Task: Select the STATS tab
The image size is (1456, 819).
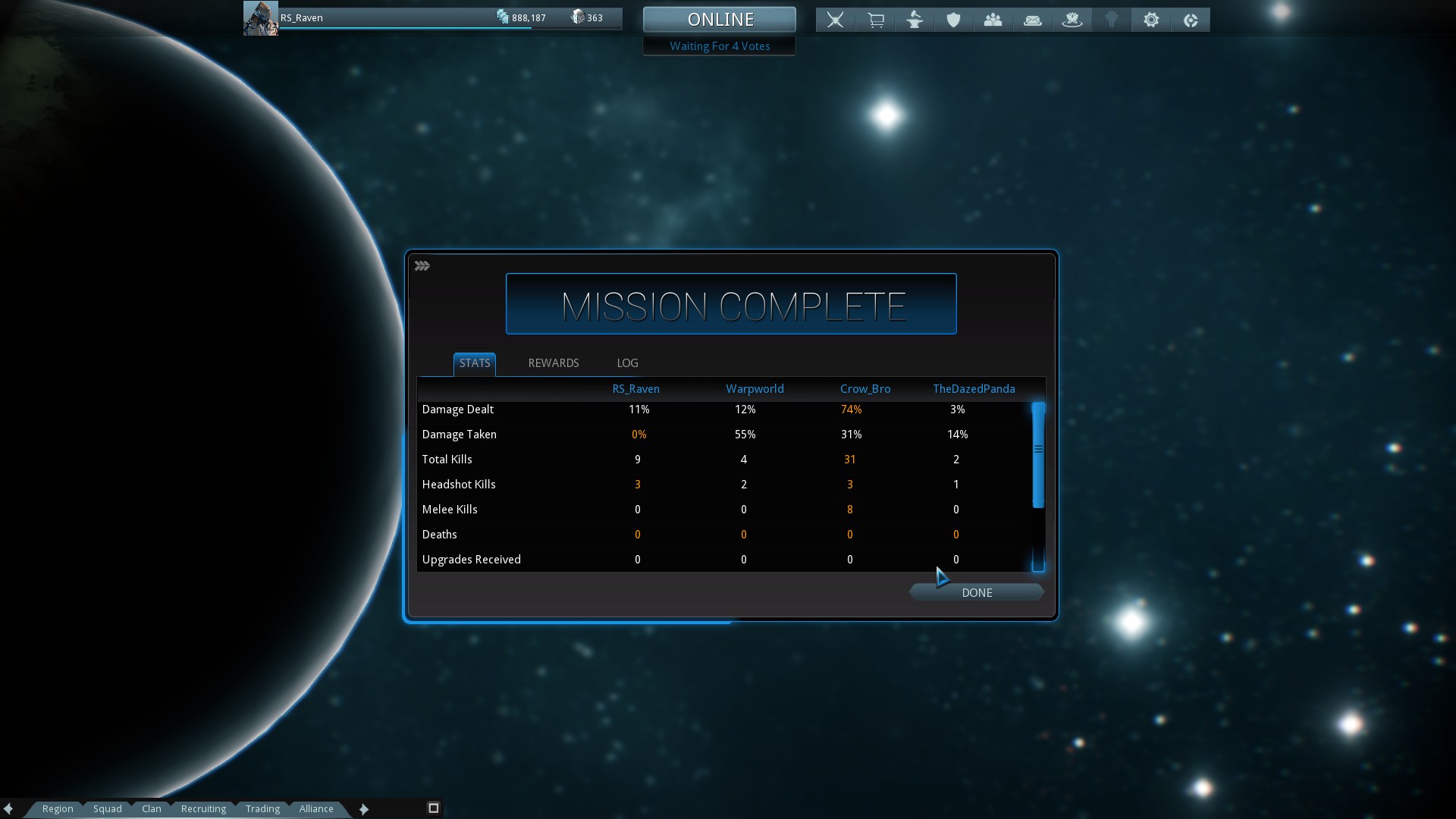Action: (475, 363)
